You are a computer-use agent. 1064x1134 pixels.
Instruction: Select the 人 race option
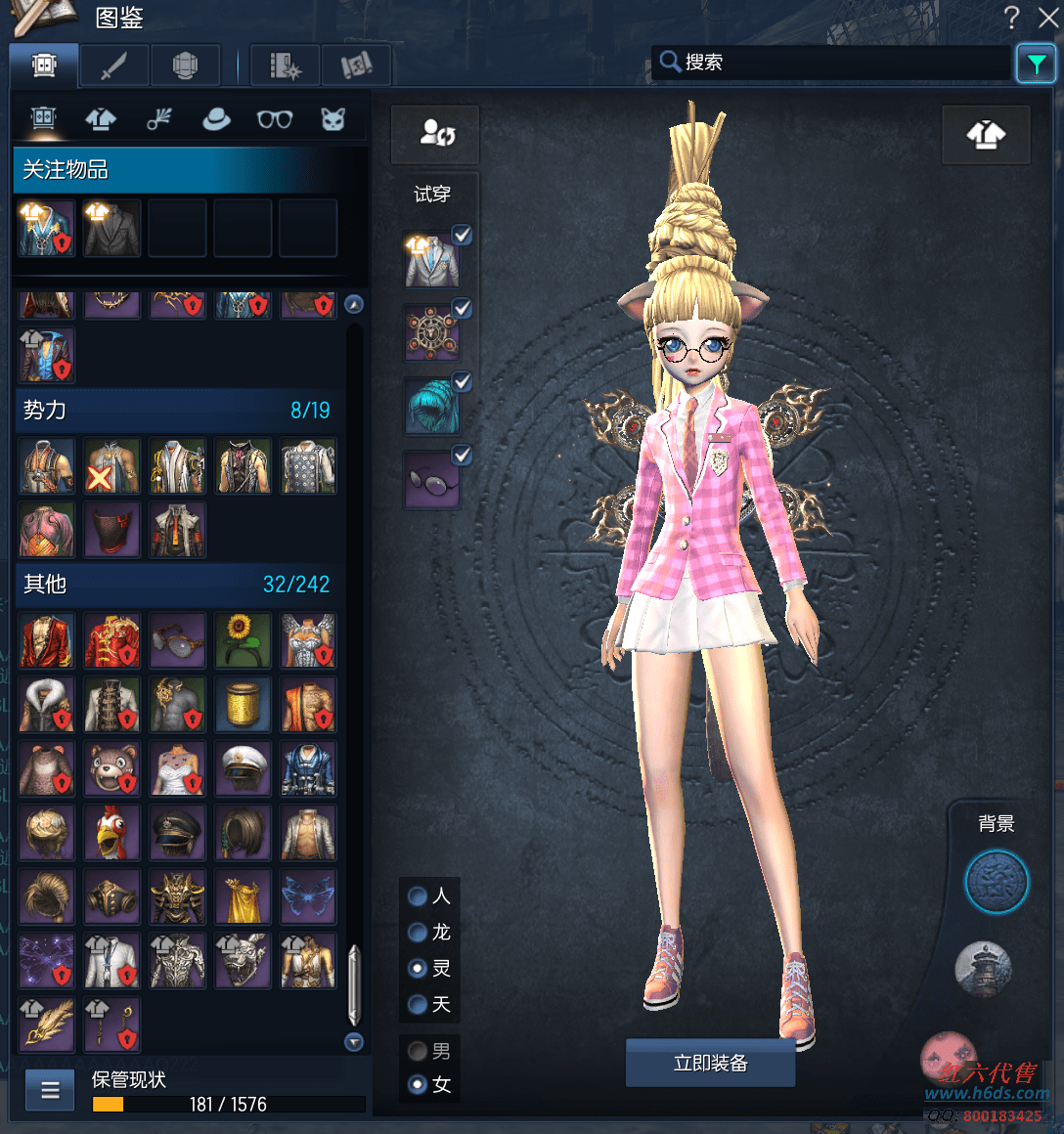418,895
